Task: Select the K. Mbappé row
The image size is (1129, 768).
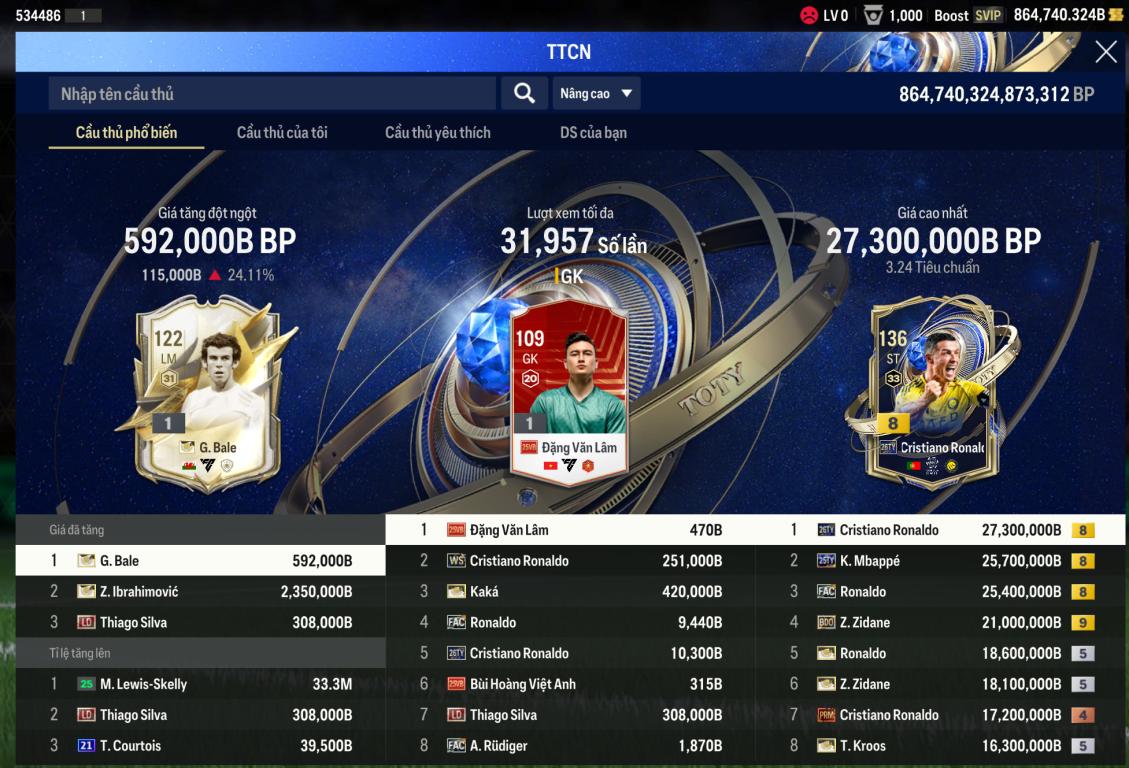Action: (x=940, y=561)
